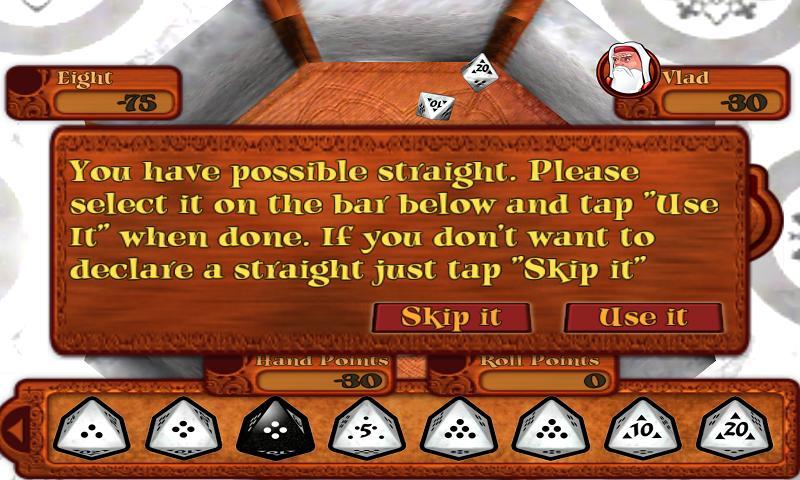Pick the white four-pip die
The width and height of the screenshot is (800, 480).
coord(183,428)
